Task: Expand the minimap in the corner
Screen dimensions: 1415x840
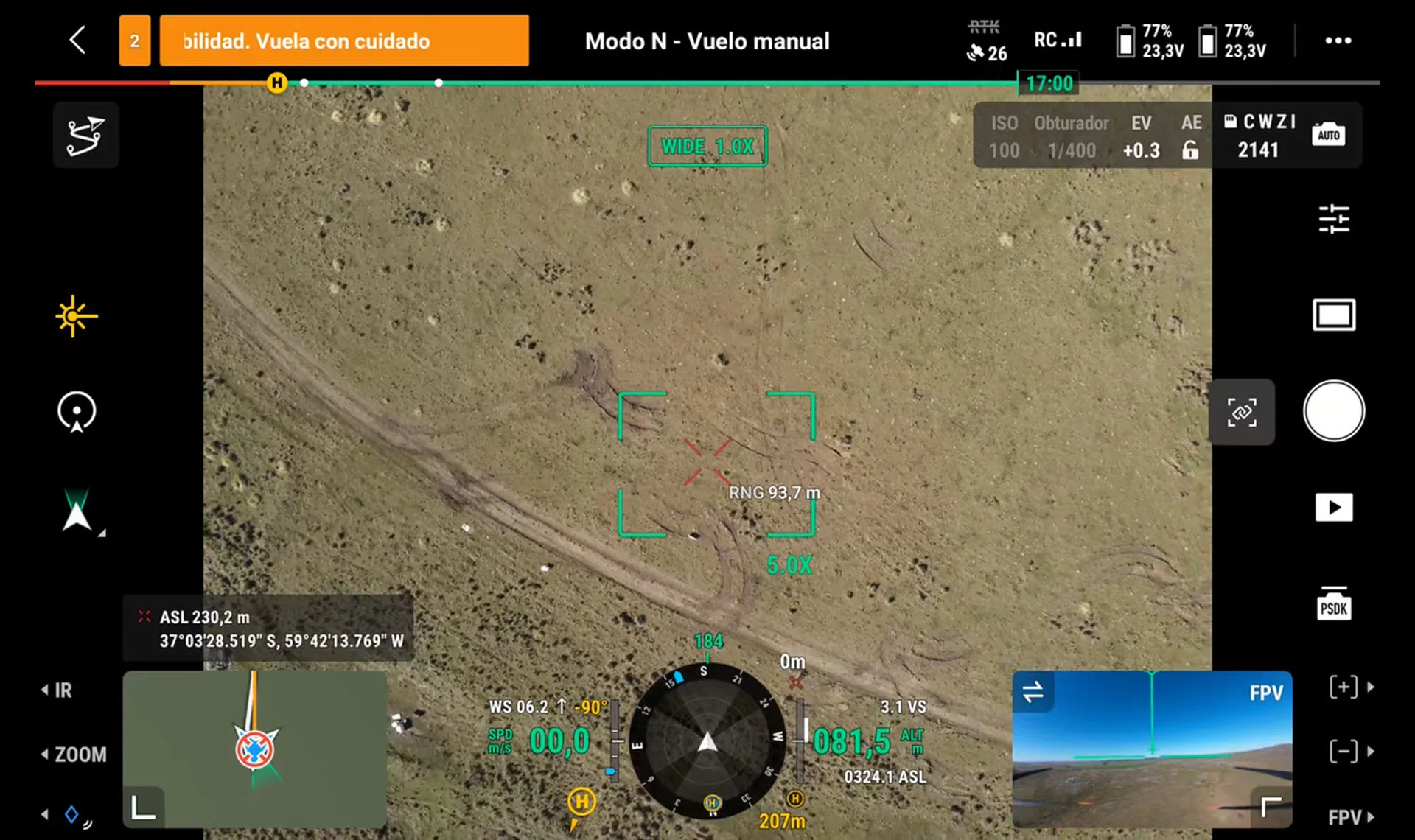Action: coord(143,808)
